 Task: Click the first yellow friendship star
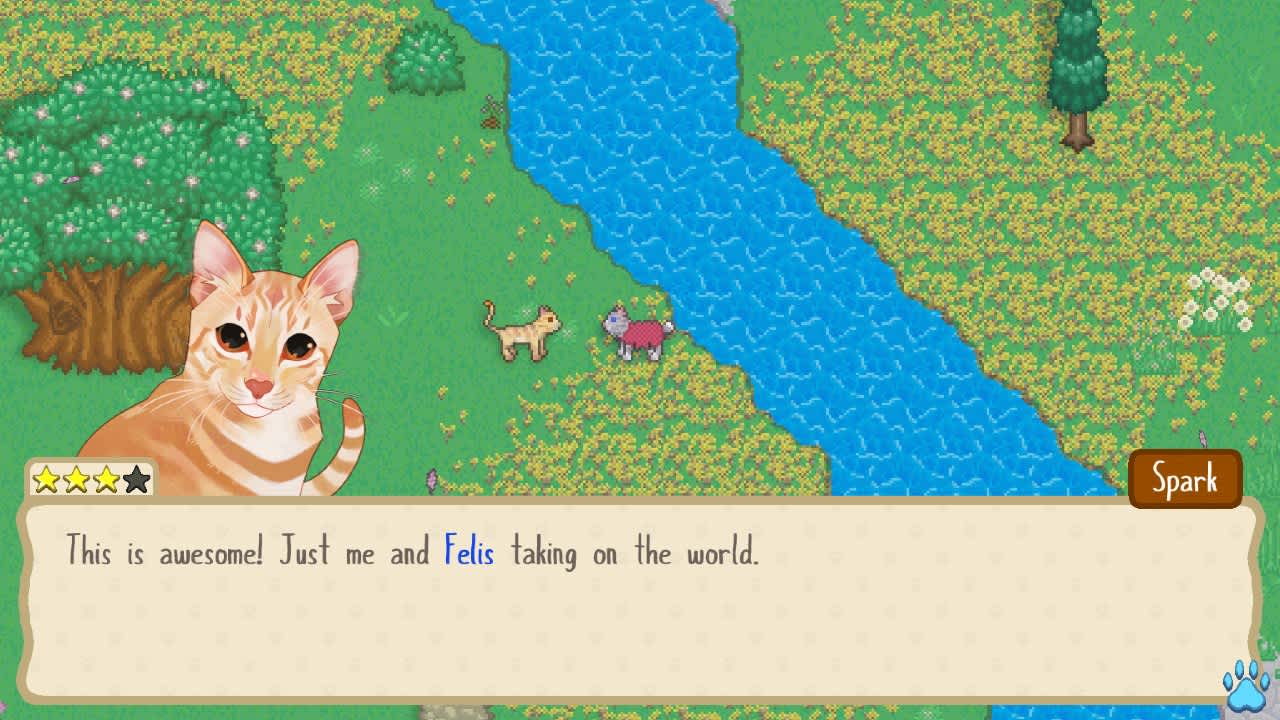pyautogui.click(x=46, y=478)
